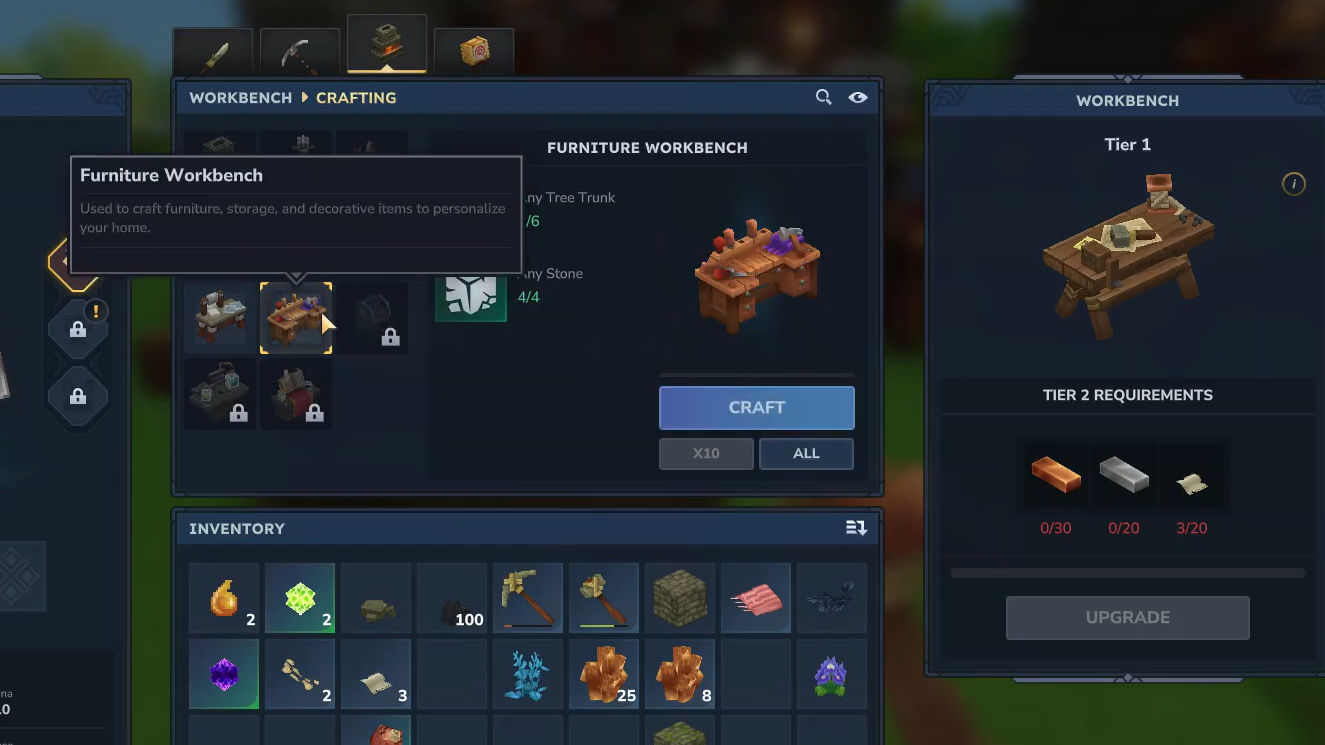Pick the purple crystal inventory item

click(x=224, y=674)
